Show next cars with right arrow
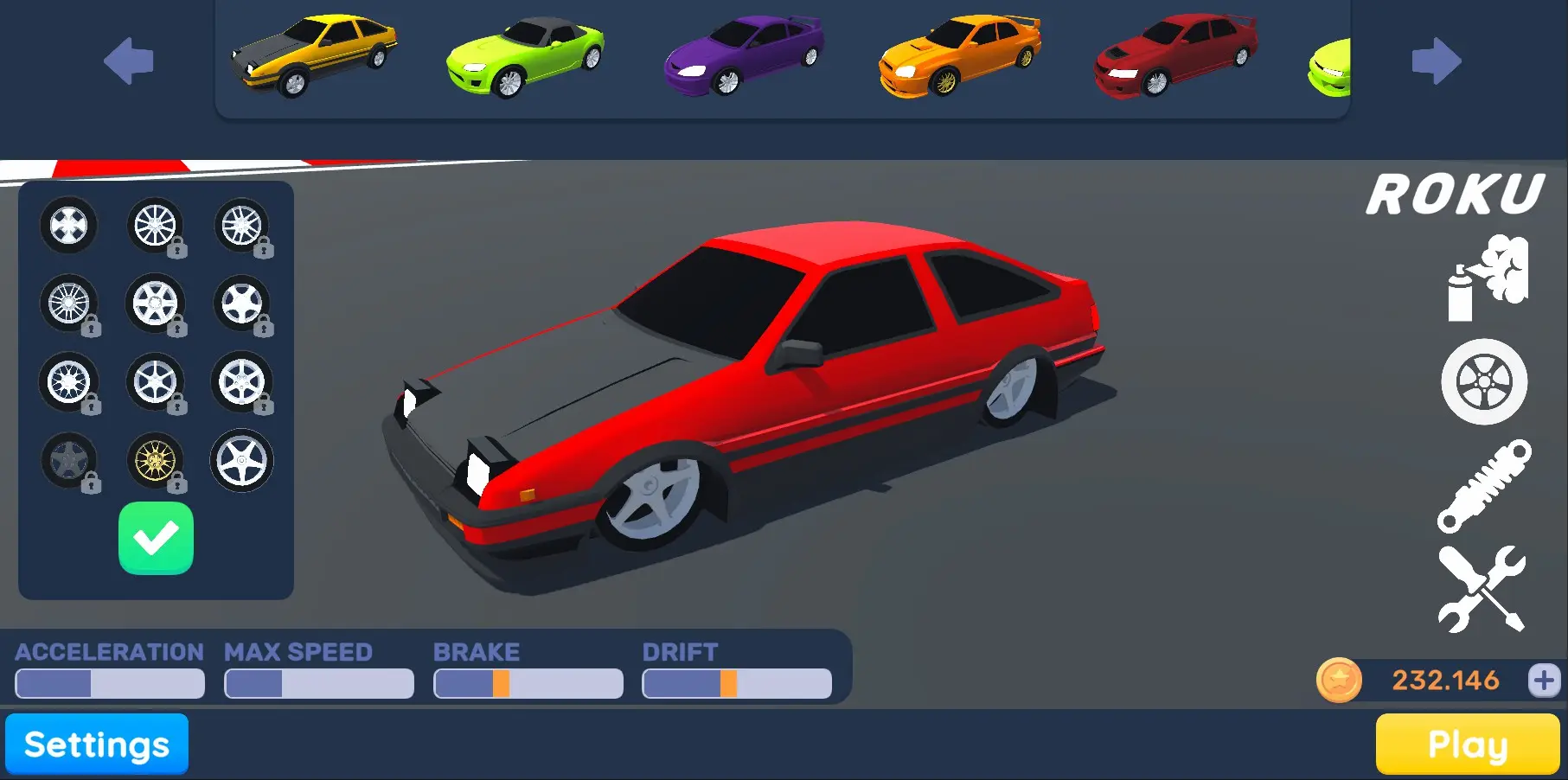1568x780 pixels. (1436, 61)
